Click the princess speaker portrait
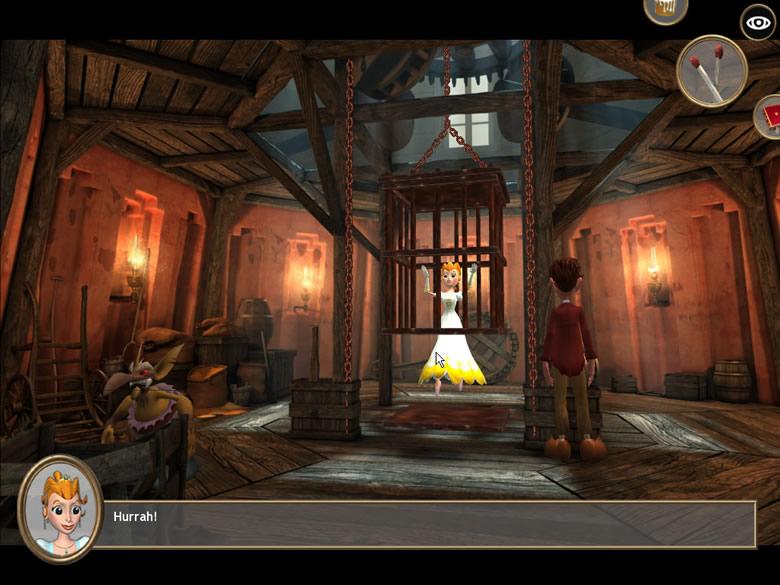Image resolution: width=780 pixels, height=585 pixels. [x=60, y=509]
